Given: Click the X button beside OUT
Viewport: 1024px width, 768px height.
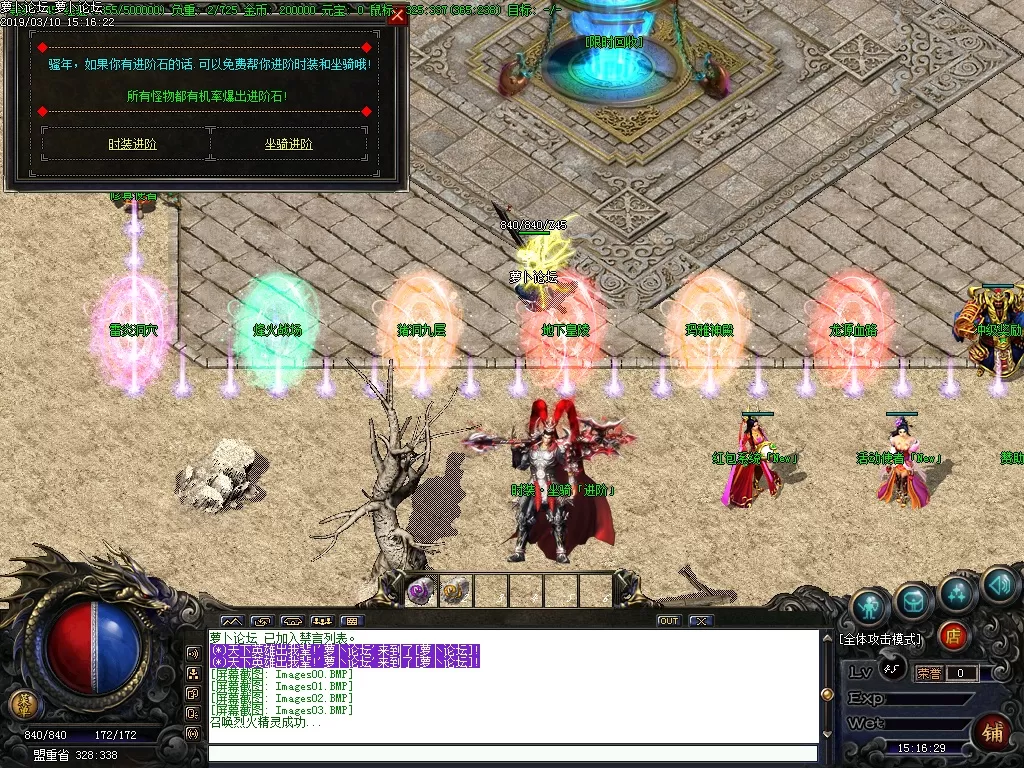Looking at the screenshot, I should point(701,621).
